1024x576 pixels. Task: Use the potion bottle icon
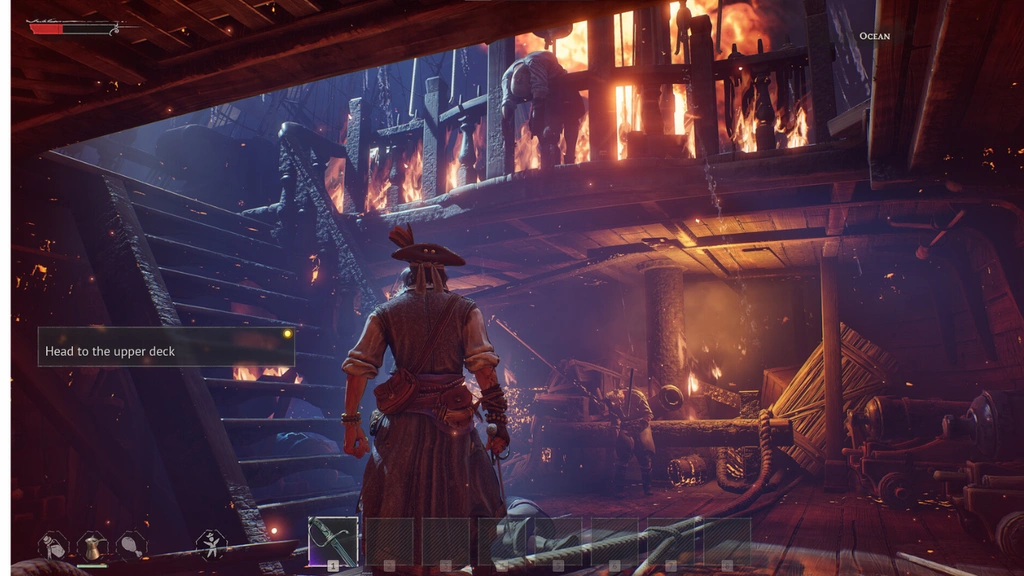[52, 545]
